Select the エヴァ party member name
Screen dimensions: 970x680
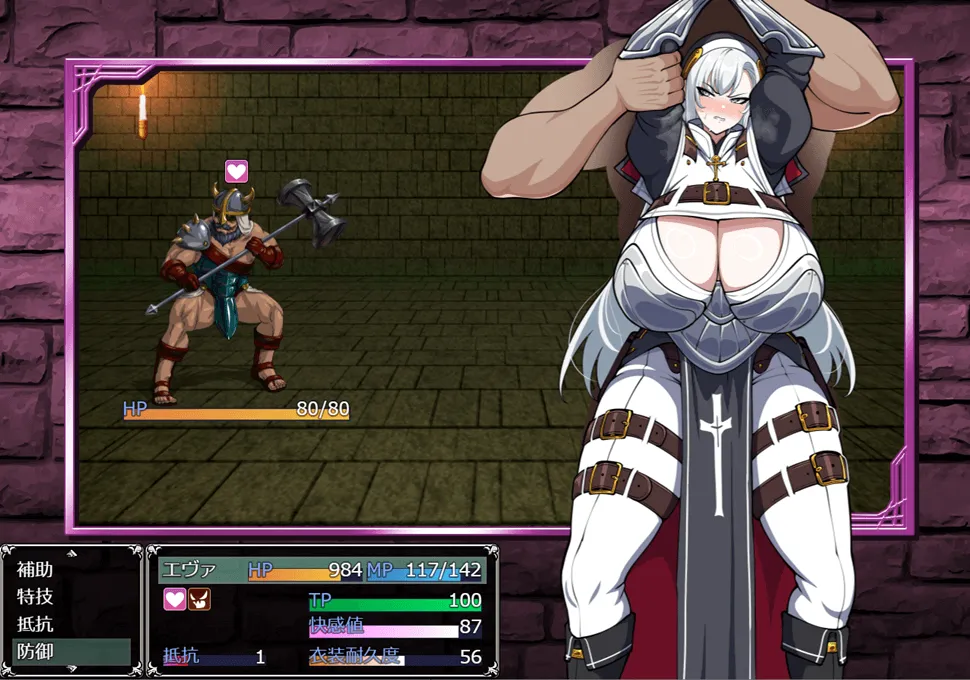pos(188,570)
